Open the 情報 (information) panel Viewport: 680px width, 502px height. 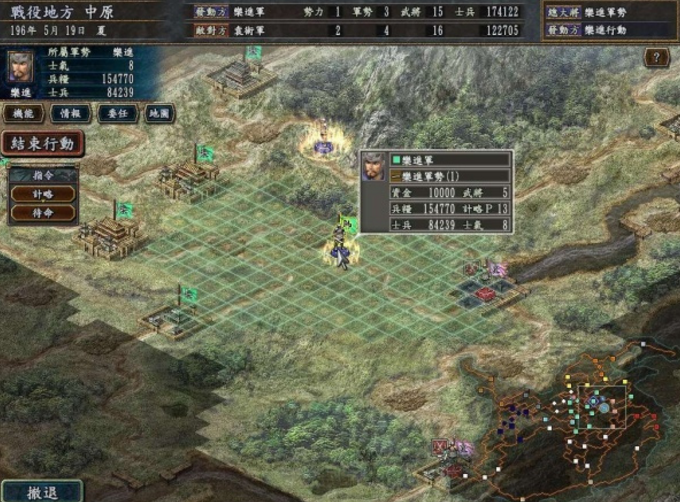(x=69, y=114)
